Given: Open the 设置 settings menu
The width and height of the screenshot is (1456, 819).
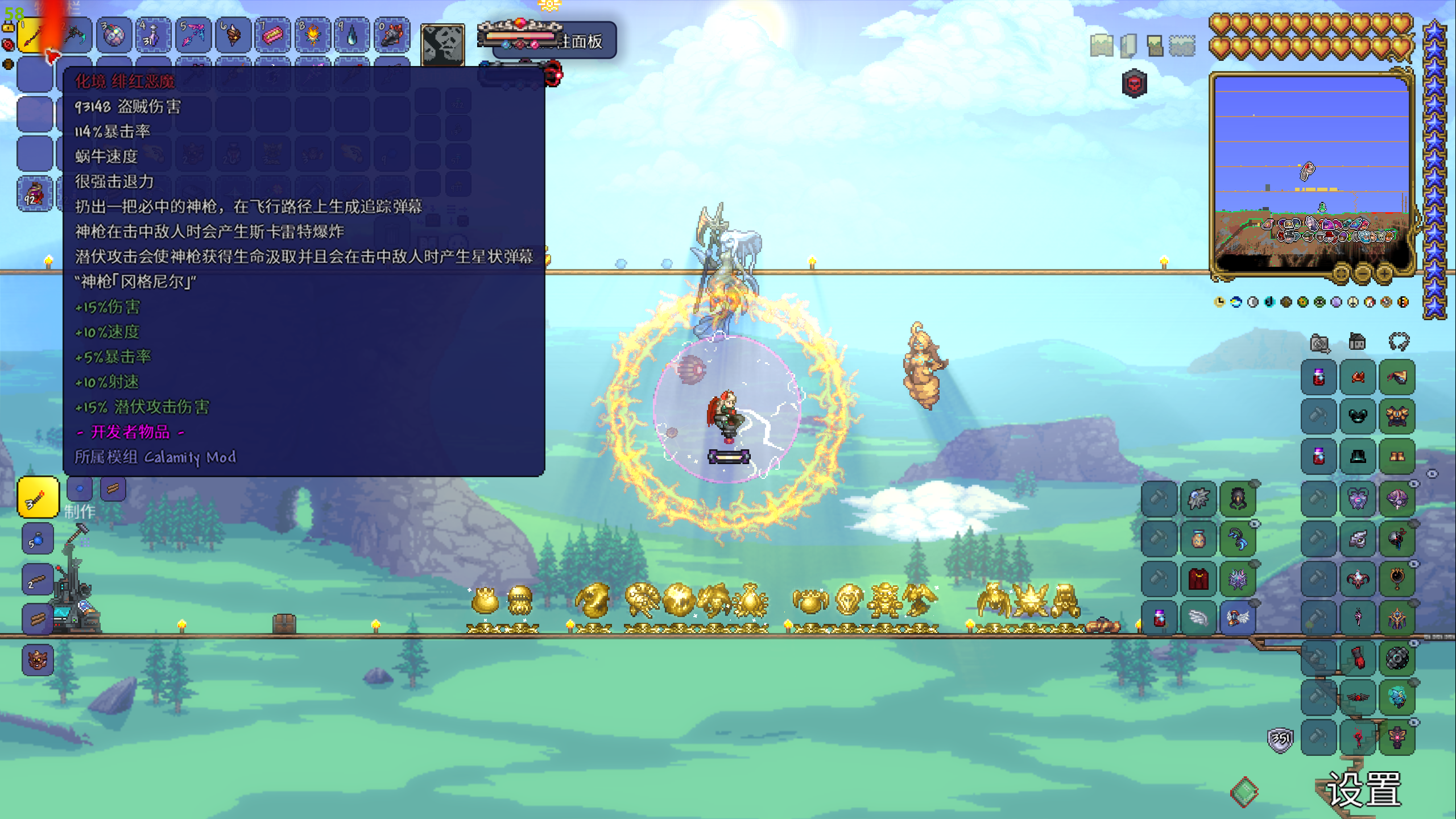Looking at the screenshot, I should click(x=1363, y=789).
